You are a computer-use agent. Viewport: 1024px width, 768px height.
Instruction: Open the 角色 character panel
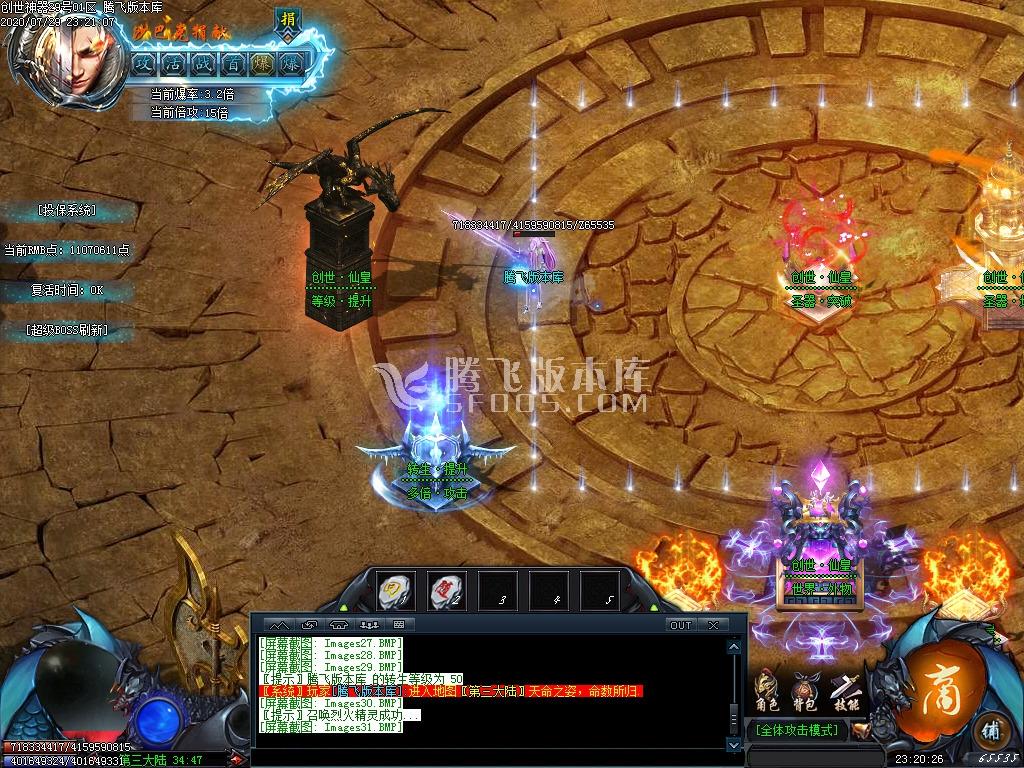tap(767, 688)
